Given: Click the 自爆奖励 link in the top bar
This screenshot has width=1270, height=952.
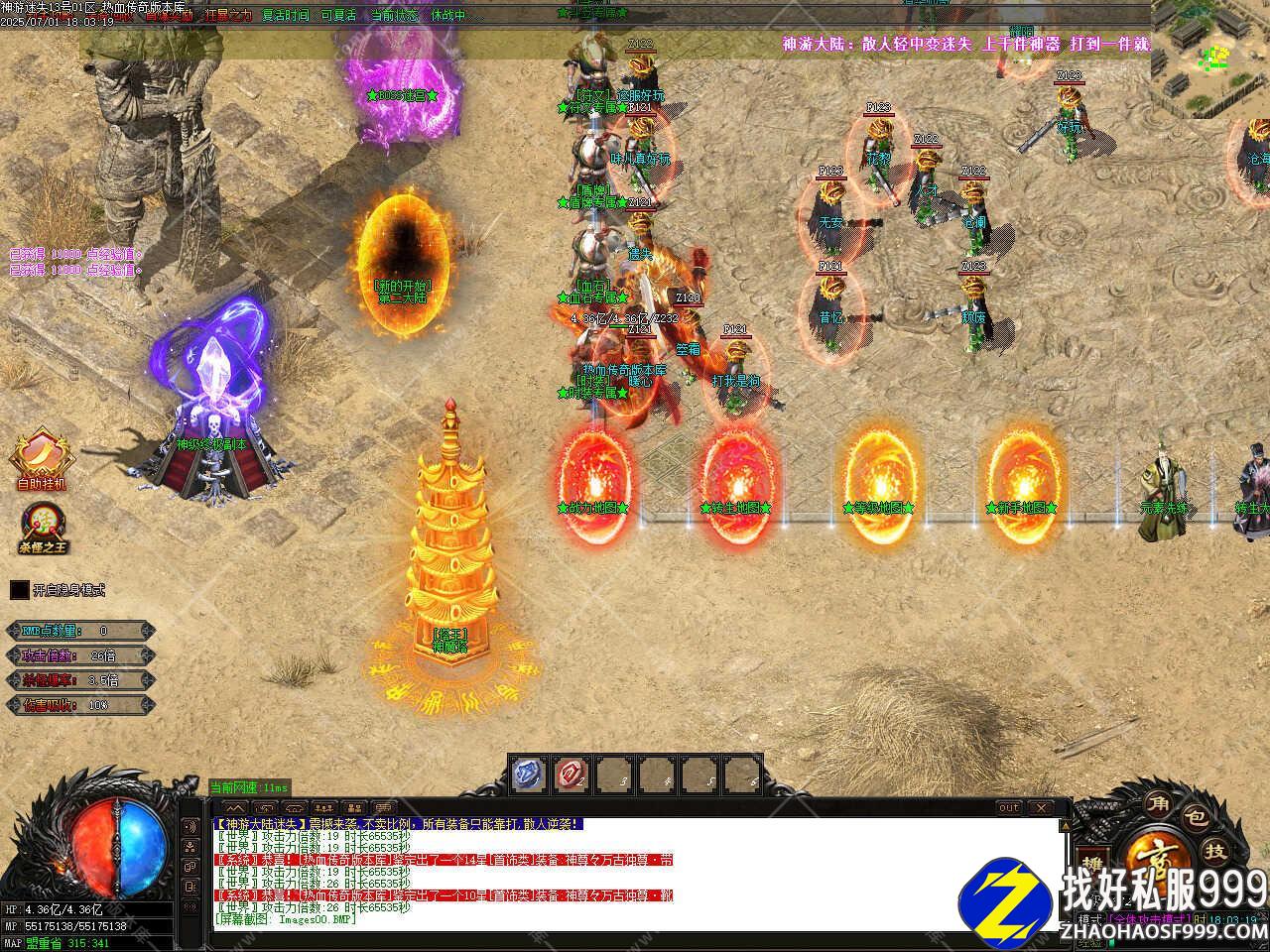Looking at the screenshot, I should pos(169,16).
